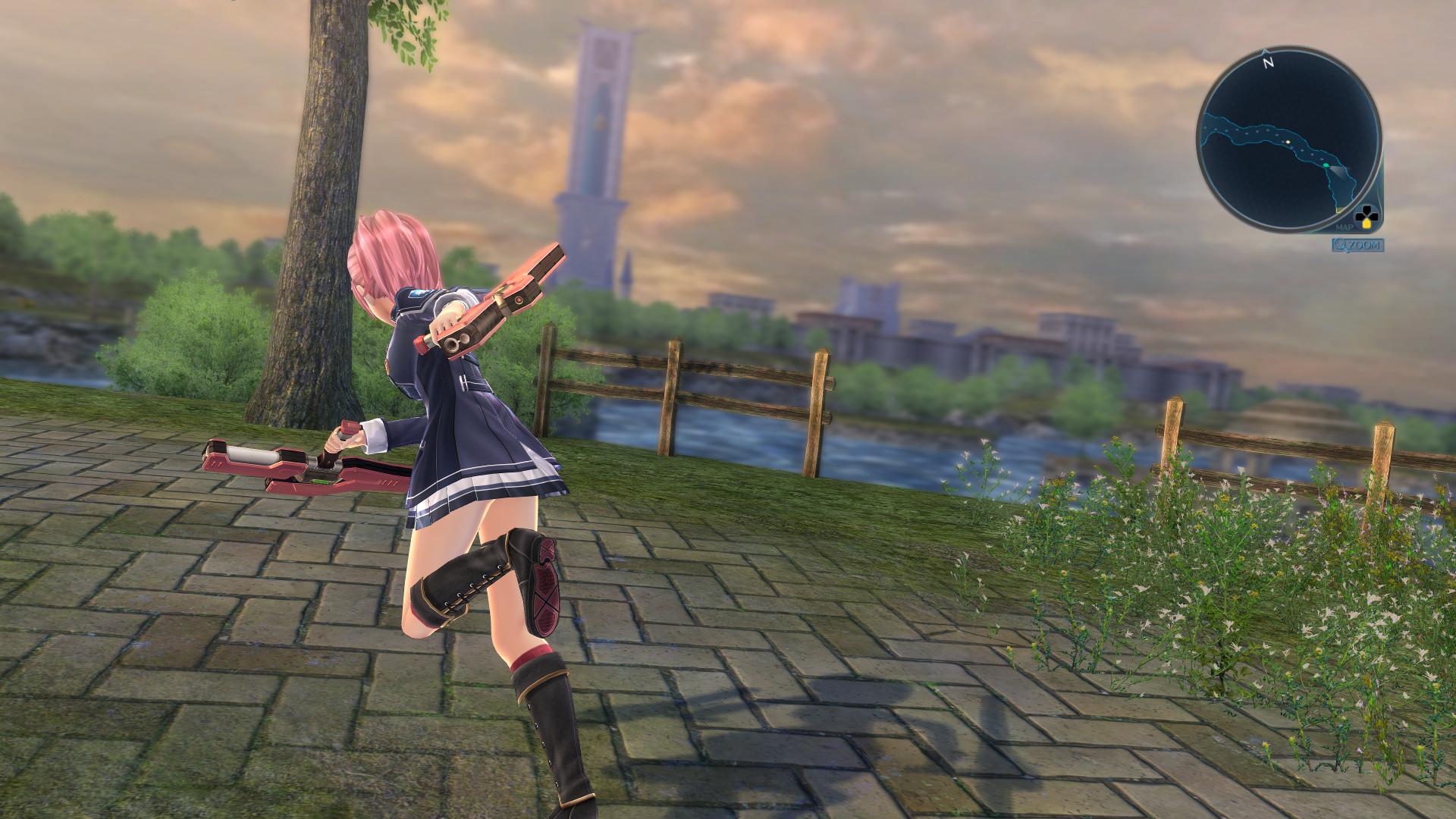
Task: Click the highlighted down d-pad button icon
Action: pyautogui.click(x=1367, y=224)
